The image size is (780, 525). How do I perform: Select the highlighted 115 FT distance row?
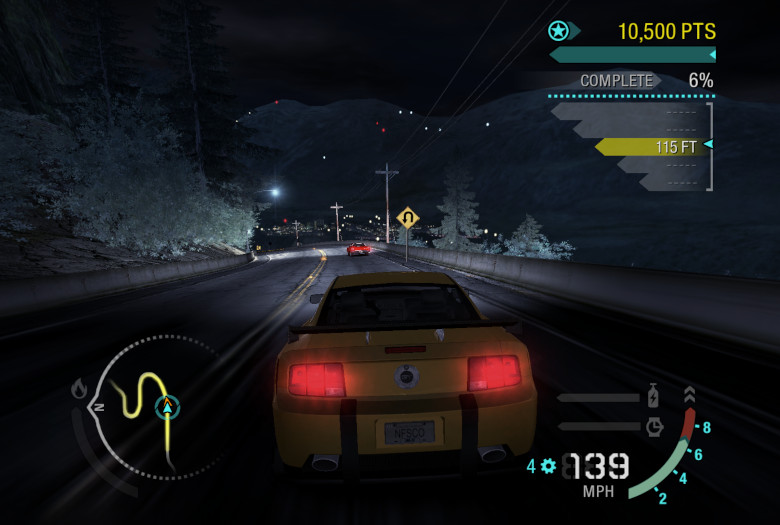click(x=650, y=147)
